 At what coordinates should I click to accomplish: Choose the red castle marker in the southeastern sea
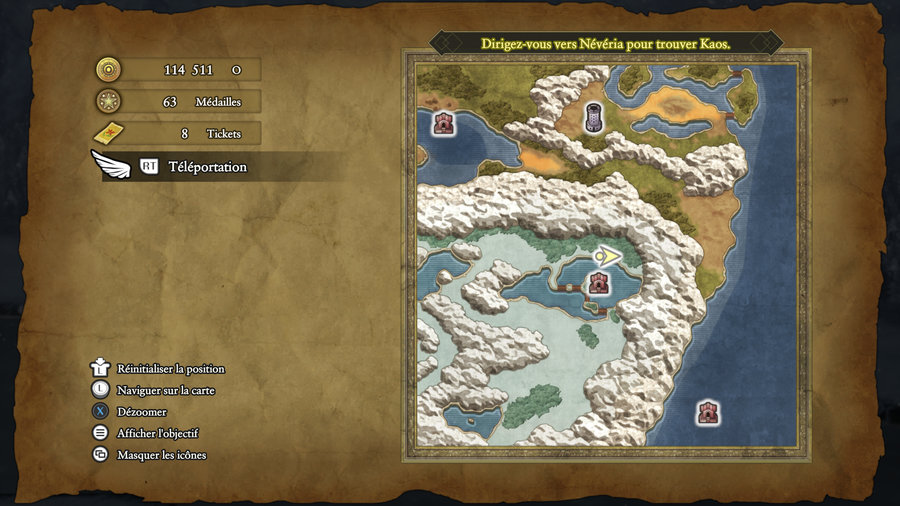(x=708, y=411)
